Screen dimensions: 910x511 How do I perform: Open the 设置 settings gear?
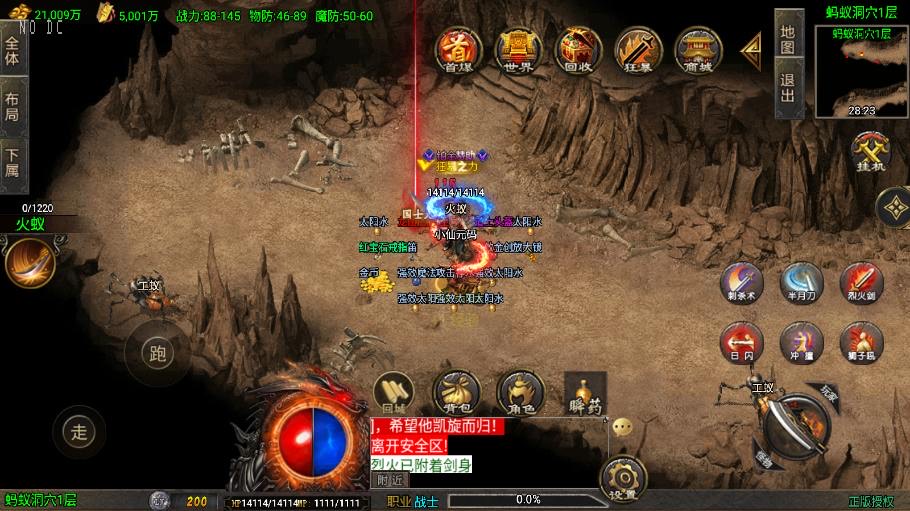[622, 478]
